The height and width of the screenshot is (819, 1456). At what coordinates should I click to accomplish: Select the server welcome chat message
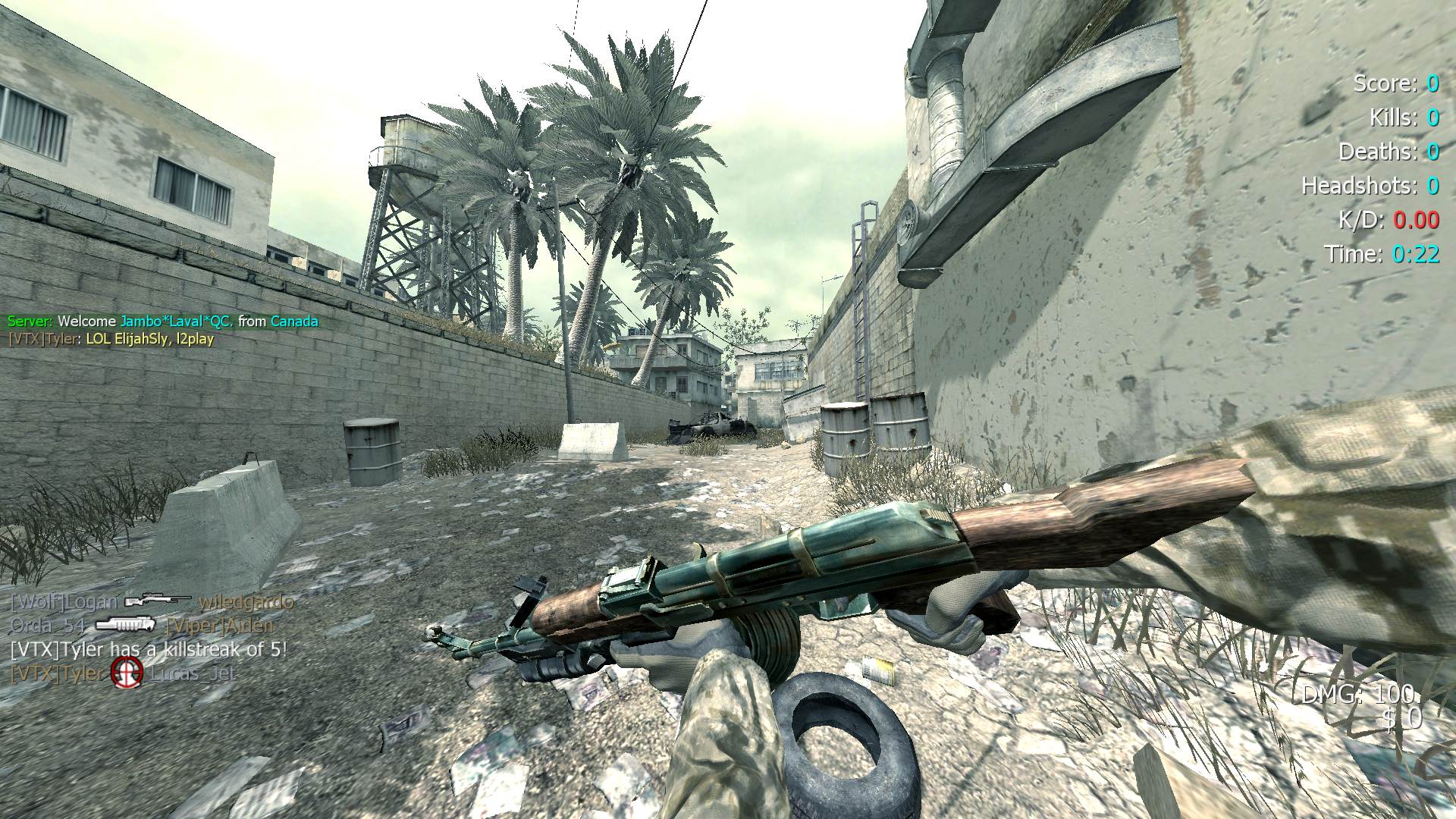(x=162, y=322)
